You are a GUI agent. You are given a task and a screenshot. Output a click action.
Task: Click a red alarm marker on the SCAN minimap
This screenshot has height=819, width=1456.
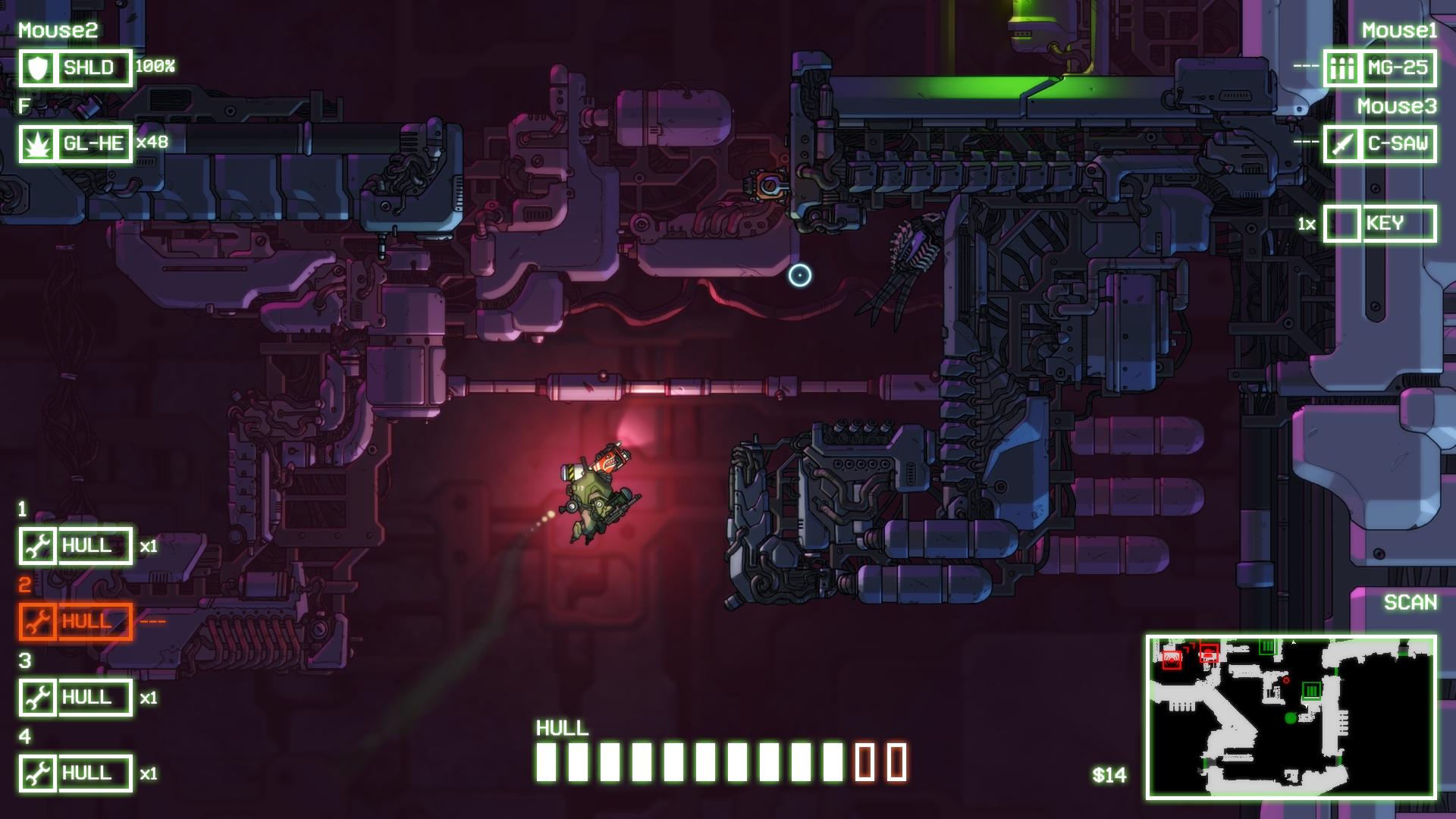coord(1172,660)
